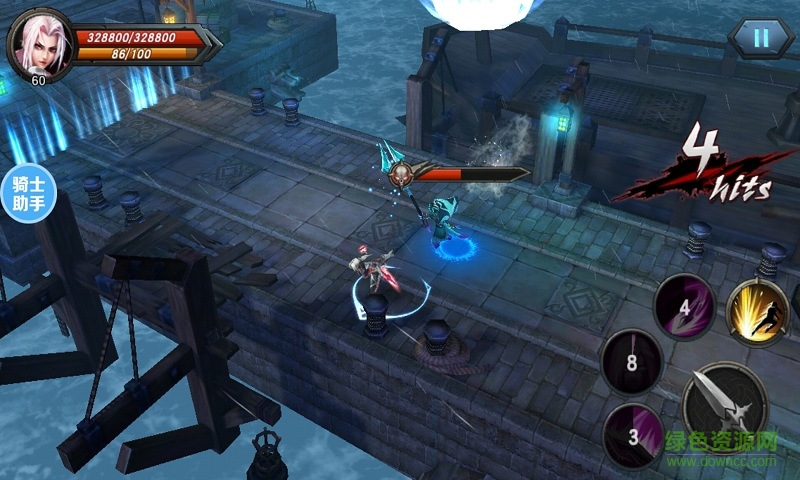
Task: Use the skill showing cooldown 8
Action: tap(632, 361)
